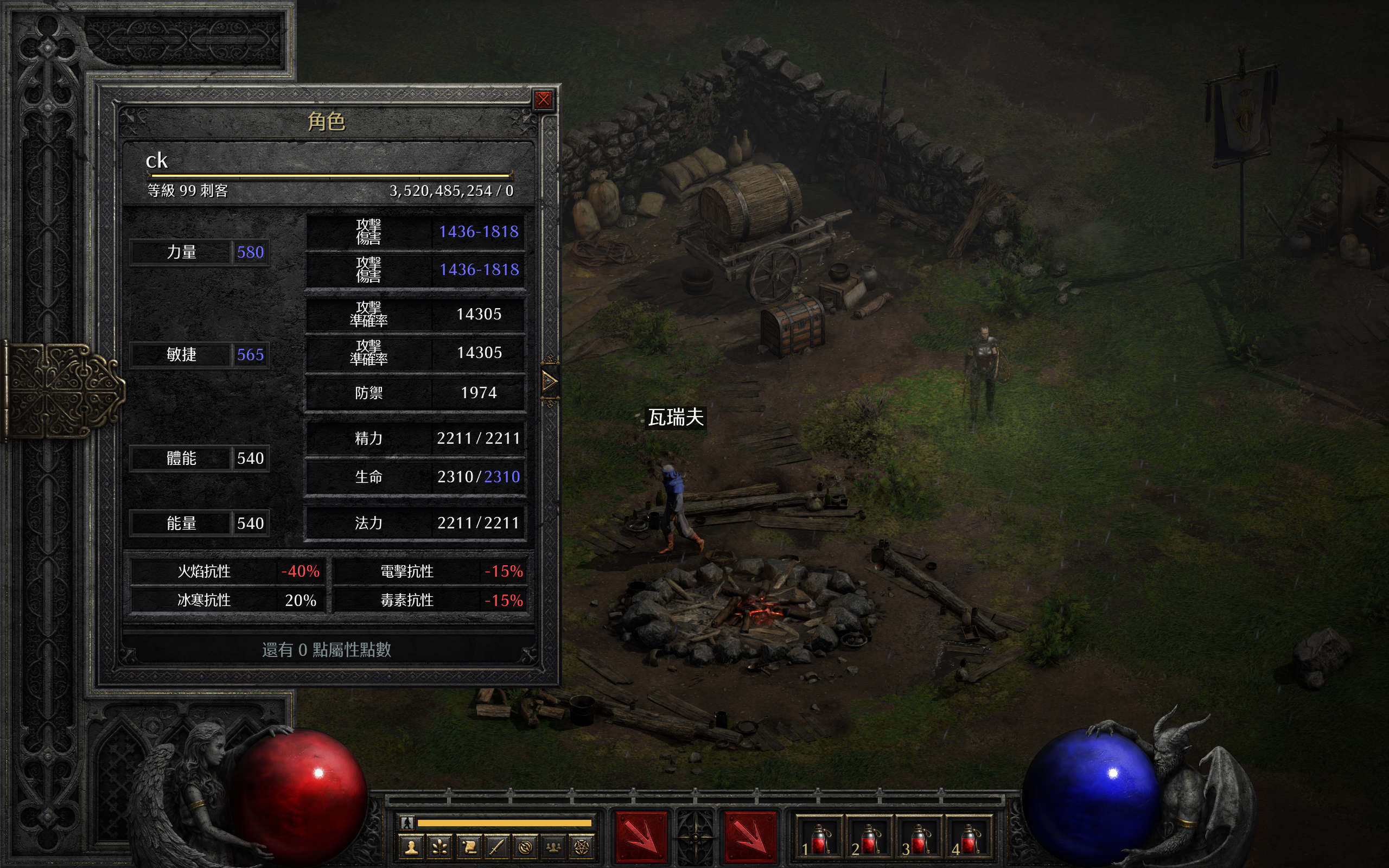Viewport: 1389px width, 868px height.
Task: Open character screen from the bust icon
Action: point(411,847)
